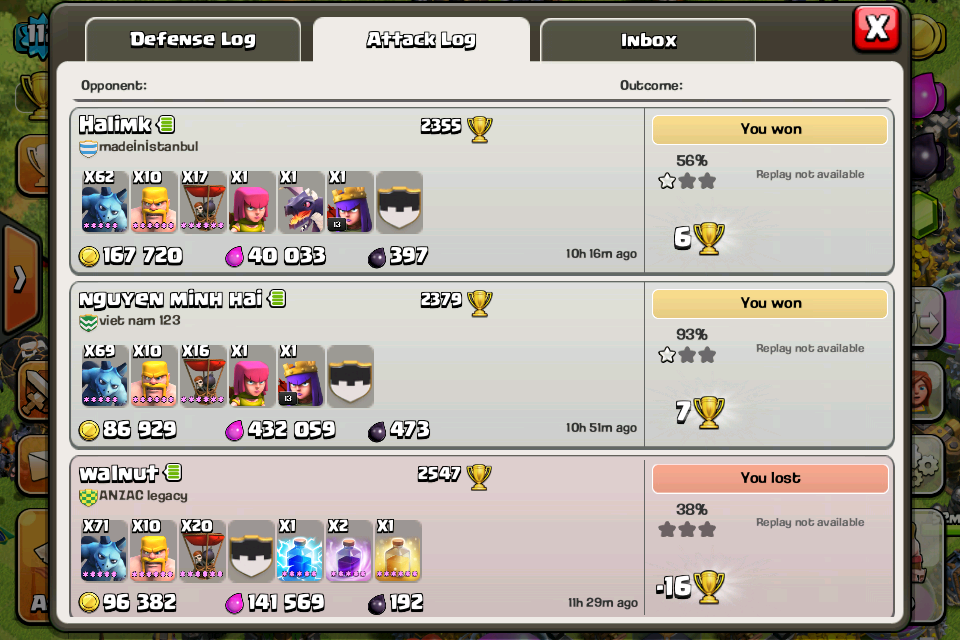Click the madeinistanbul clan name

(148, 147)
